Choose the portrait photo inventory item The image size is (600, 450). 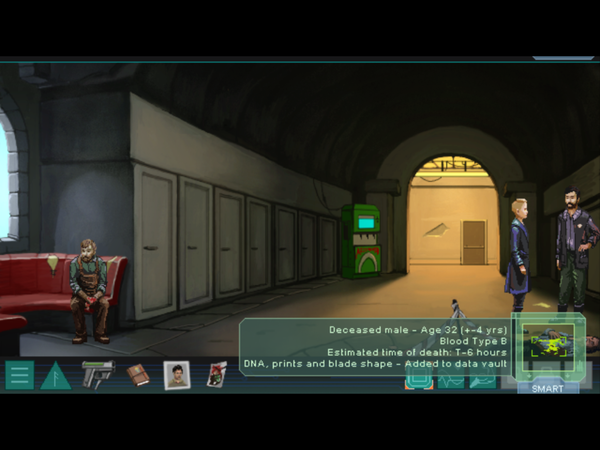click(177, 375)
